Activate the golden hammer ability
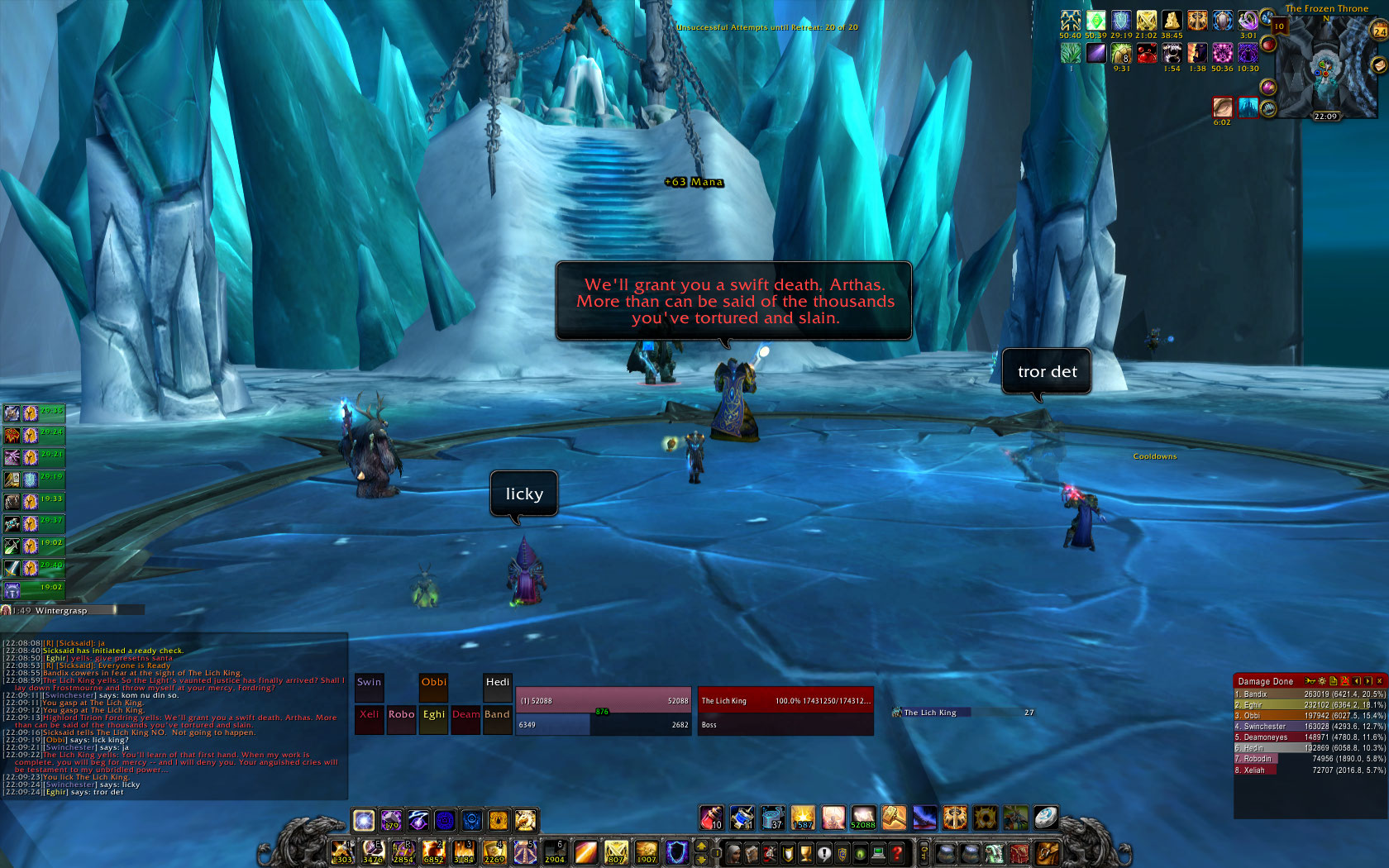The width and height of the screenshot is (1389, 868). (x=893, y=818)
